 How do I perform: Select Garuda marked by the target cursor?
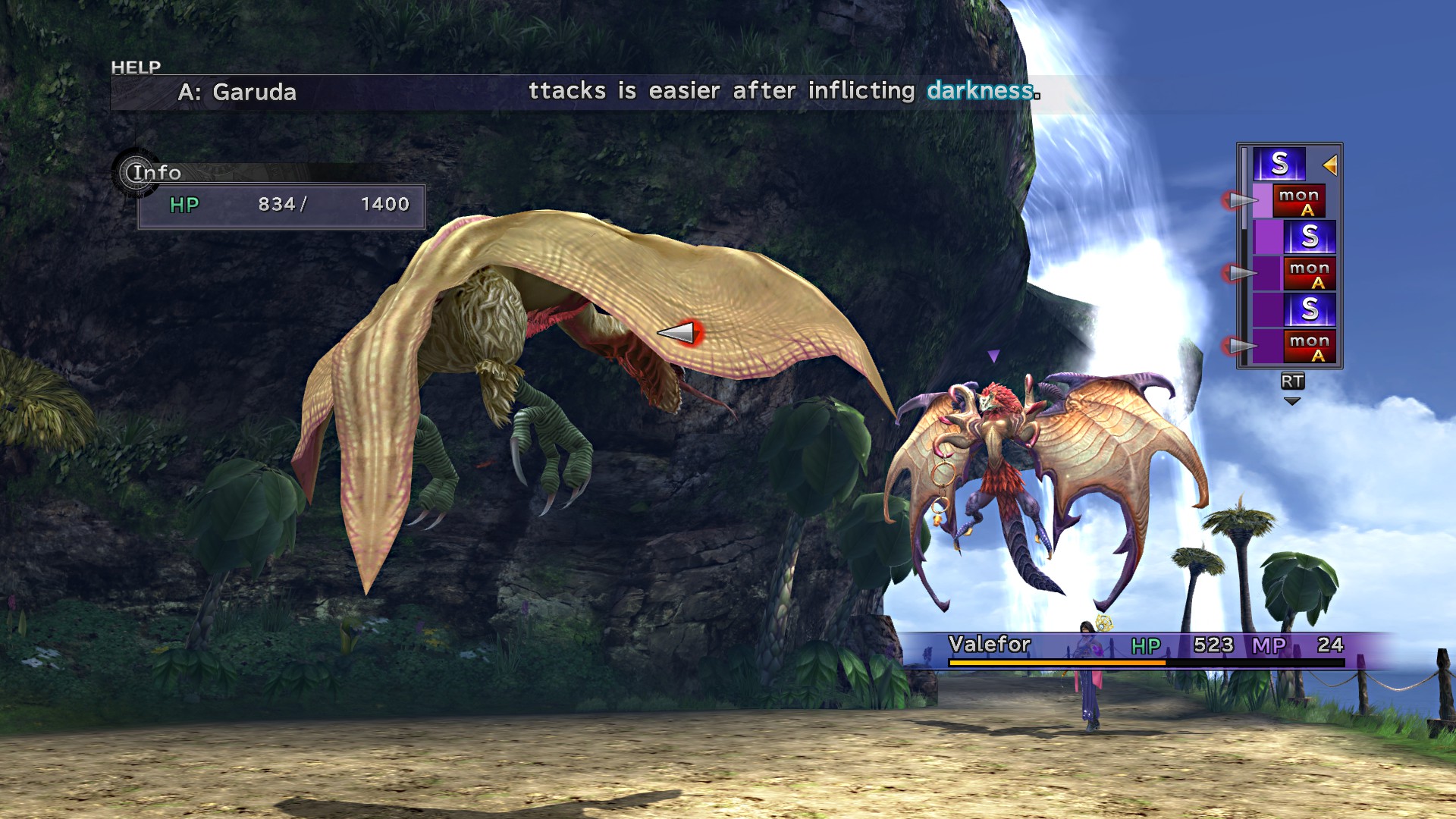tap(531, 356)
